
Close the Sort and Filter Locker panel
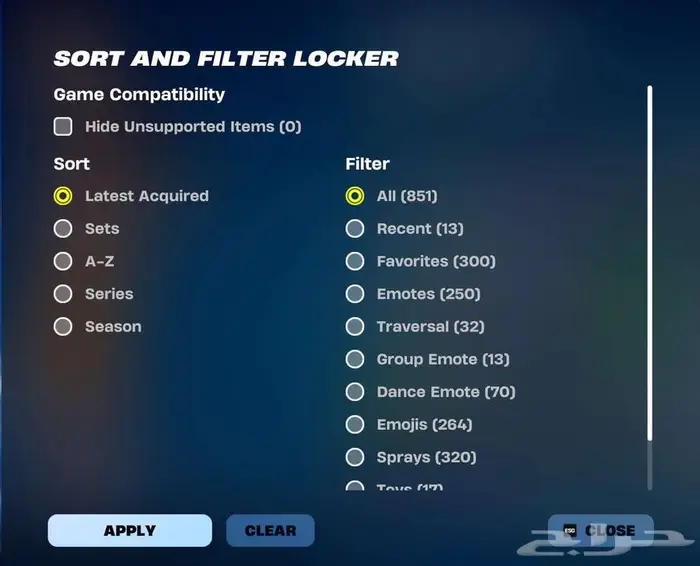(600, 531)
